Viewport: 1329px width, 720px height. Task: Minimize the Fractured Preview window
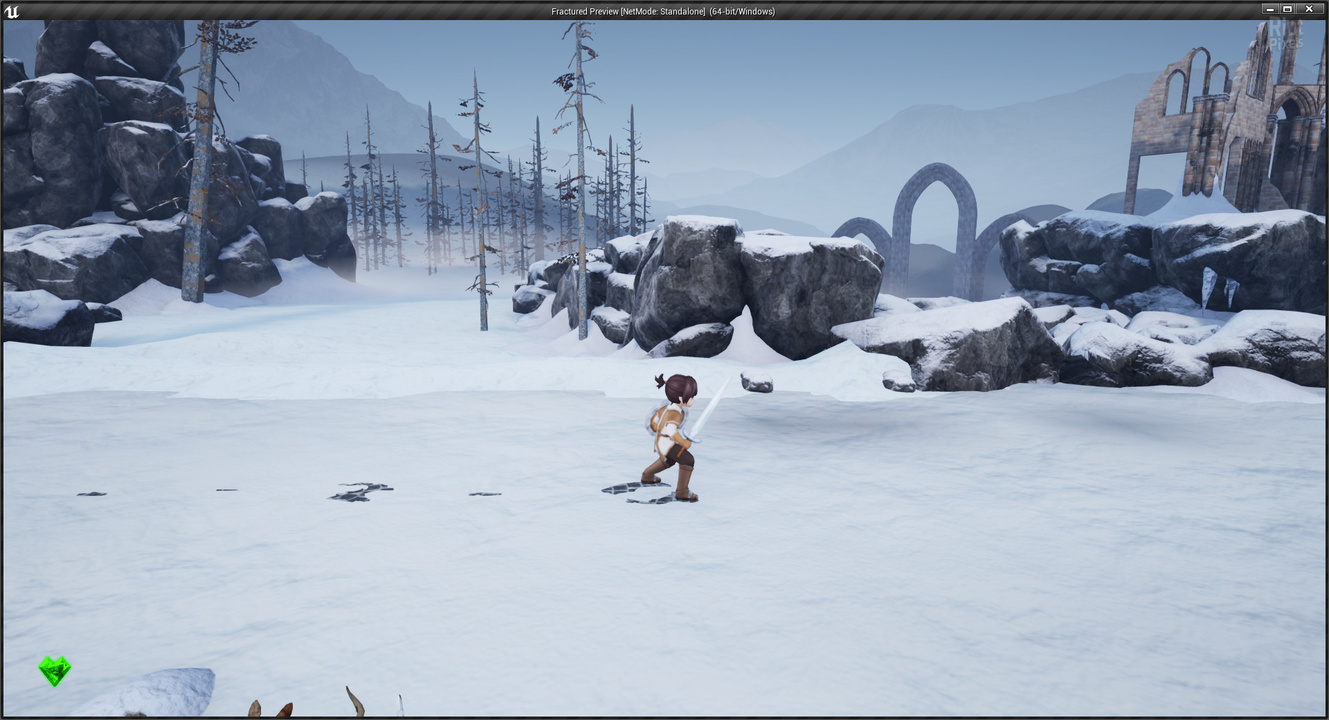[x=1268, y=9]
